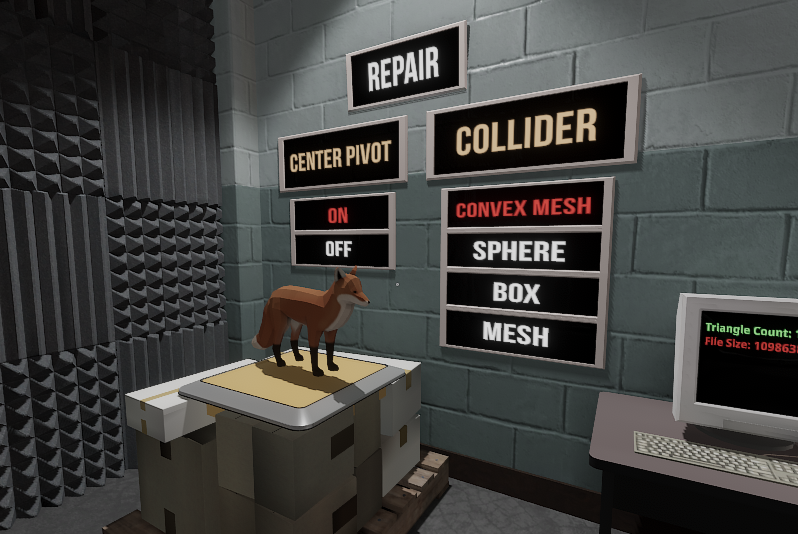Set center pivot to OFF

pos(340,249)
